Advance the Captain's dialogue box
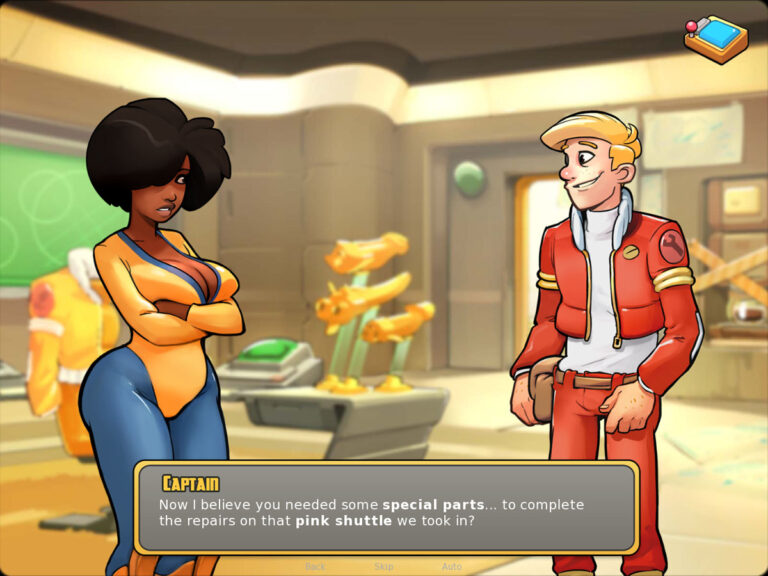This screenshot has height=576, width=768. click(x=385, y=509)
